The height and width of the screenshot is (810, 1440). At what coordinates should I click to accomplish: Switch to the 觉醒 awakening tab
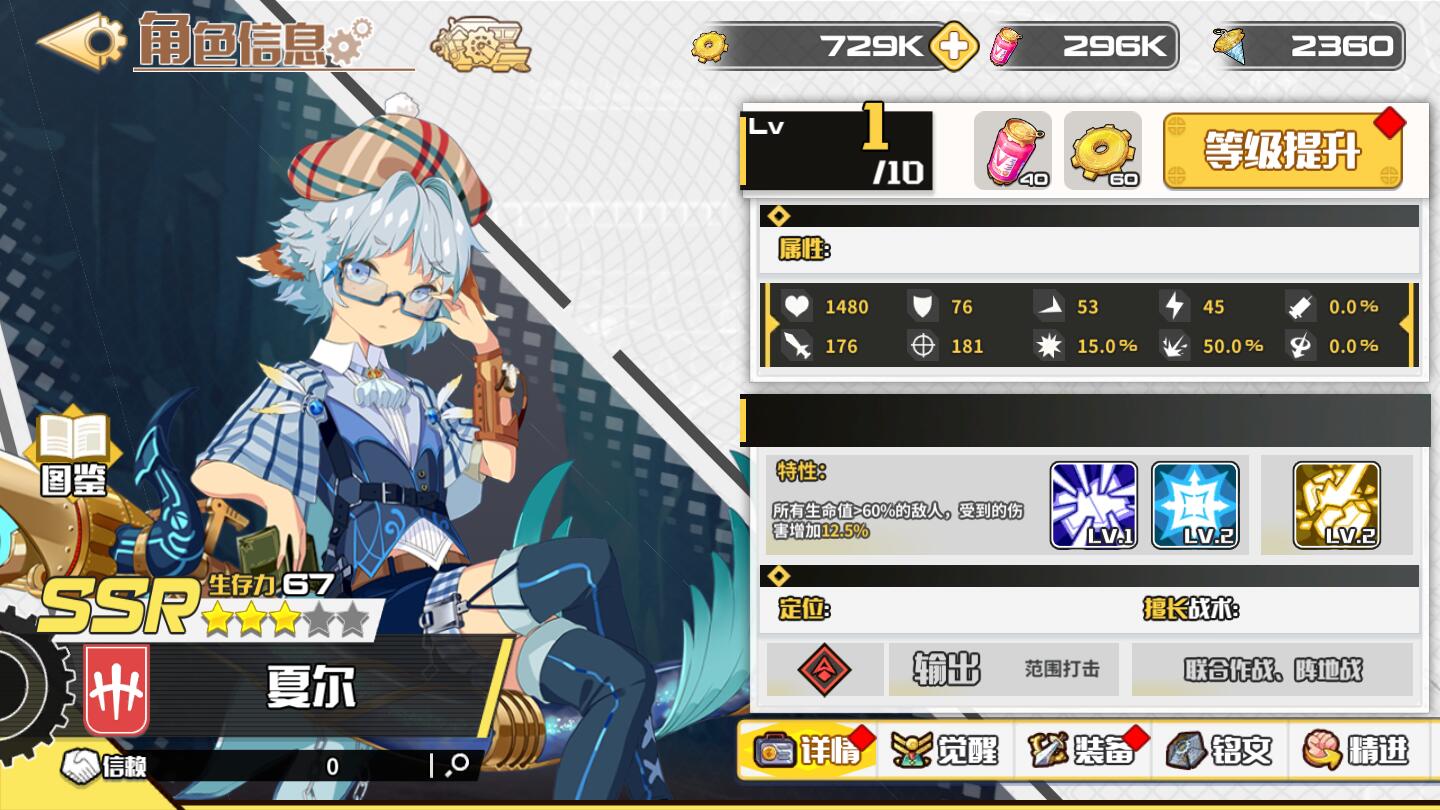pos(946,749)
